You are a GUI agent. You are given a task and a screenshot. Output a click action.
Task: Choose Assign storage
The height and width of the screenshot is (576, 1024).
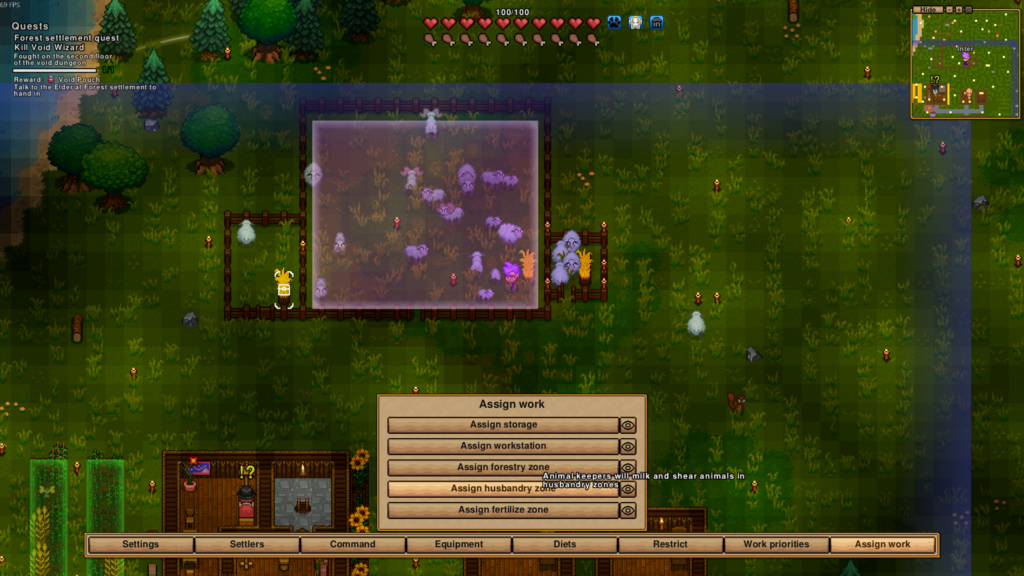(x=503, y=425)
